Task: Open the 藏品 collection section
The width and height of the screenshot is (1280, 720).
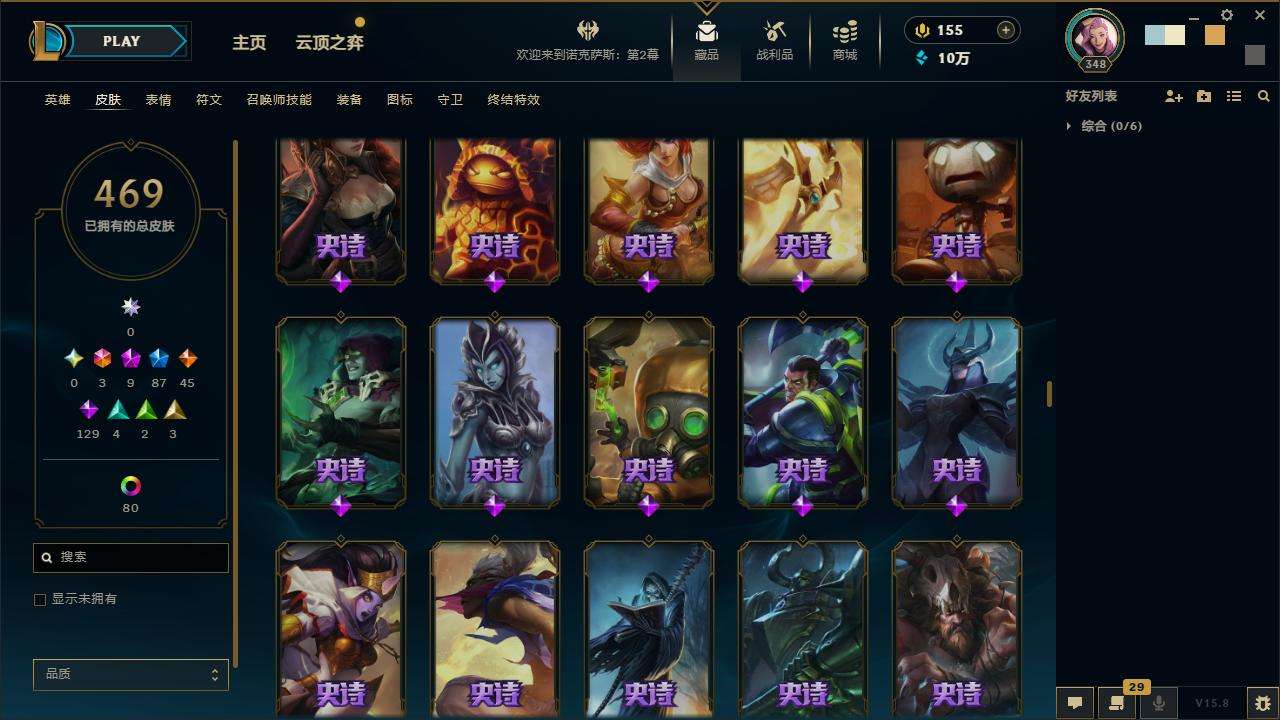Action: [x=707, y=40]
